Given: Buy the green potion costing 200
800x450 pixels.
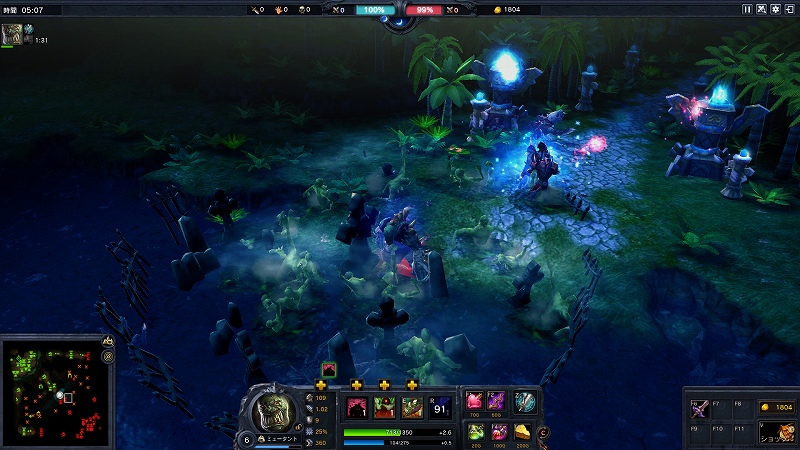Looking at the screenshot, I should (x=475, y=431).
